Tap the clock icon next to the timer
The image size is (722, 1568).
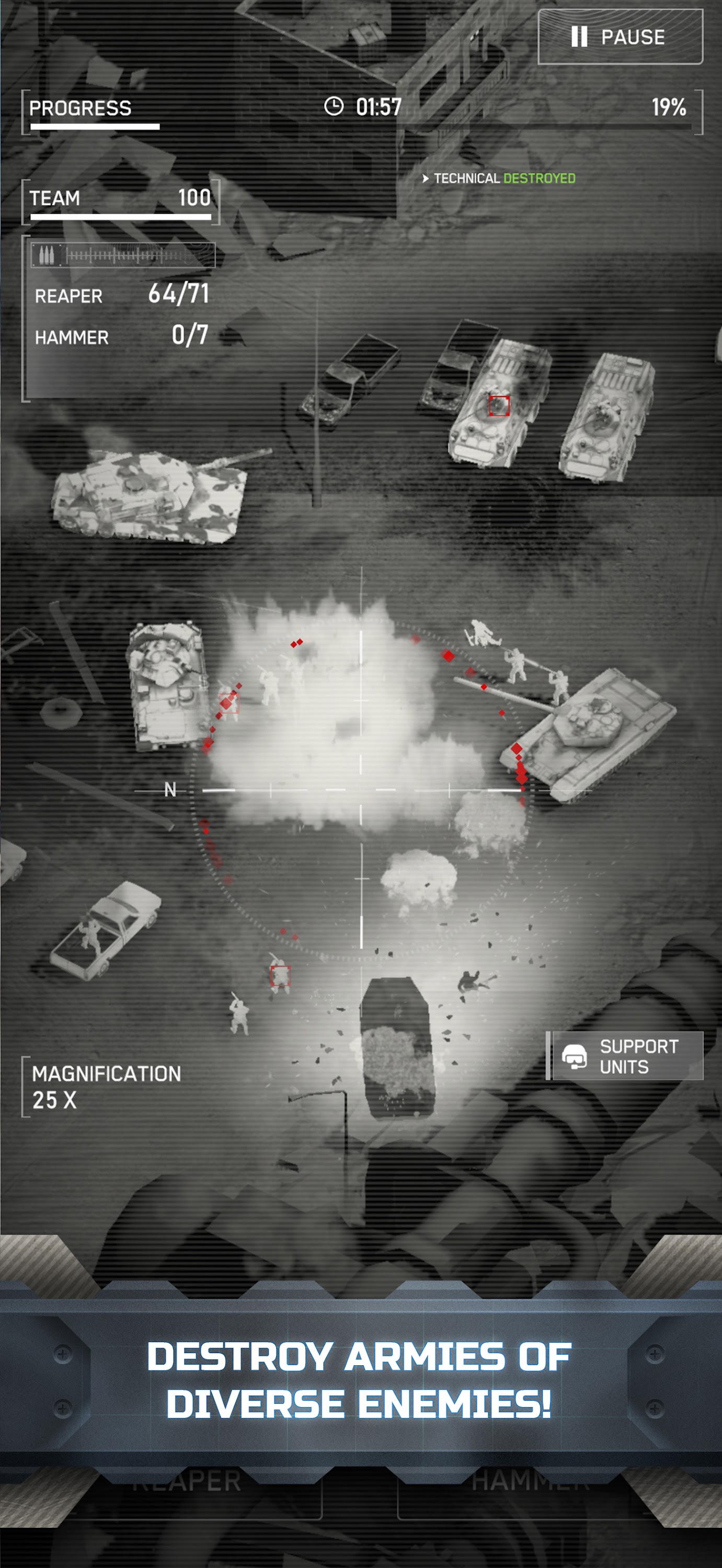(x=334, y=107)
